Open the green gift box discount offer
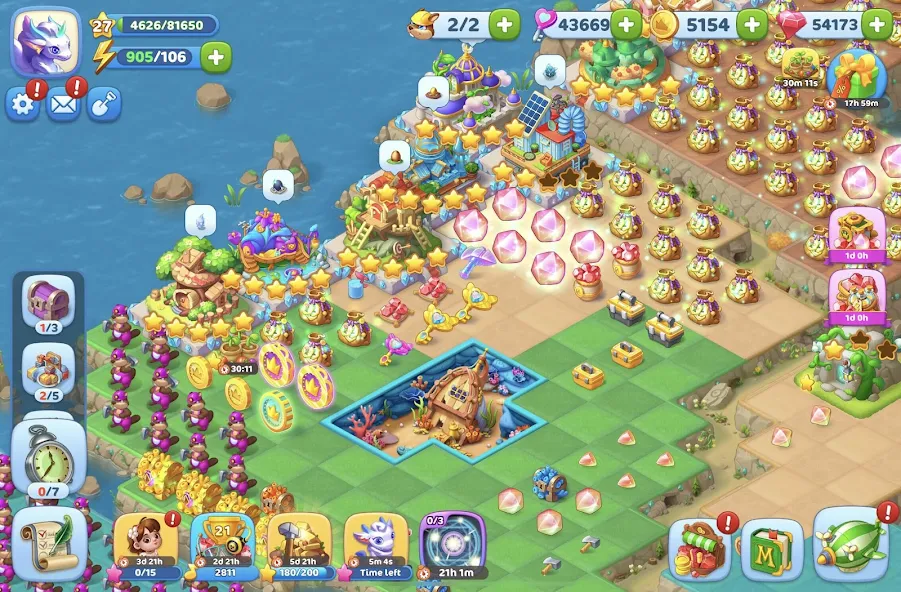Image resolution: width=901 pixels, height=592 pixels. tap(857, 75)
